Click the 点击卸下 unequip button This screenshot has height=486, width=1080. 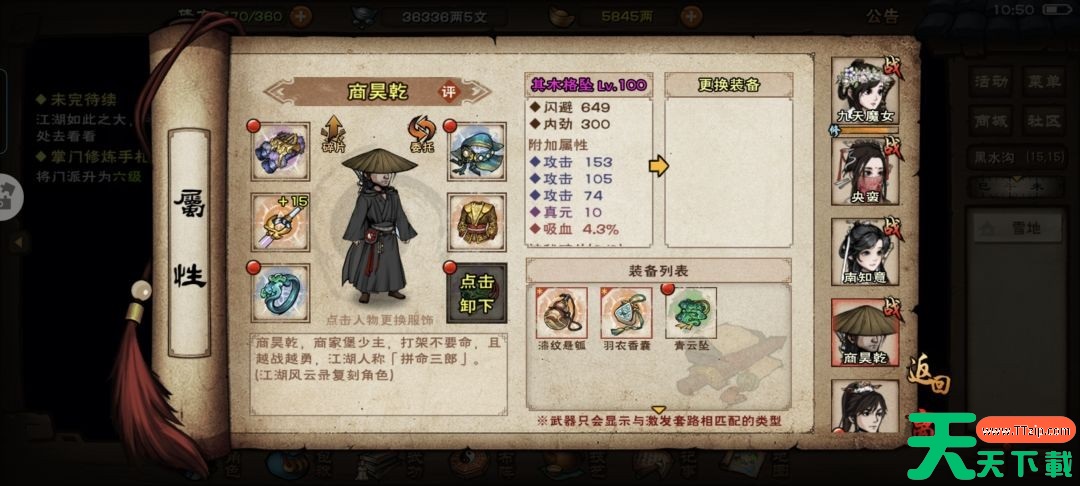pyautogui.click(x=474, y=292)
